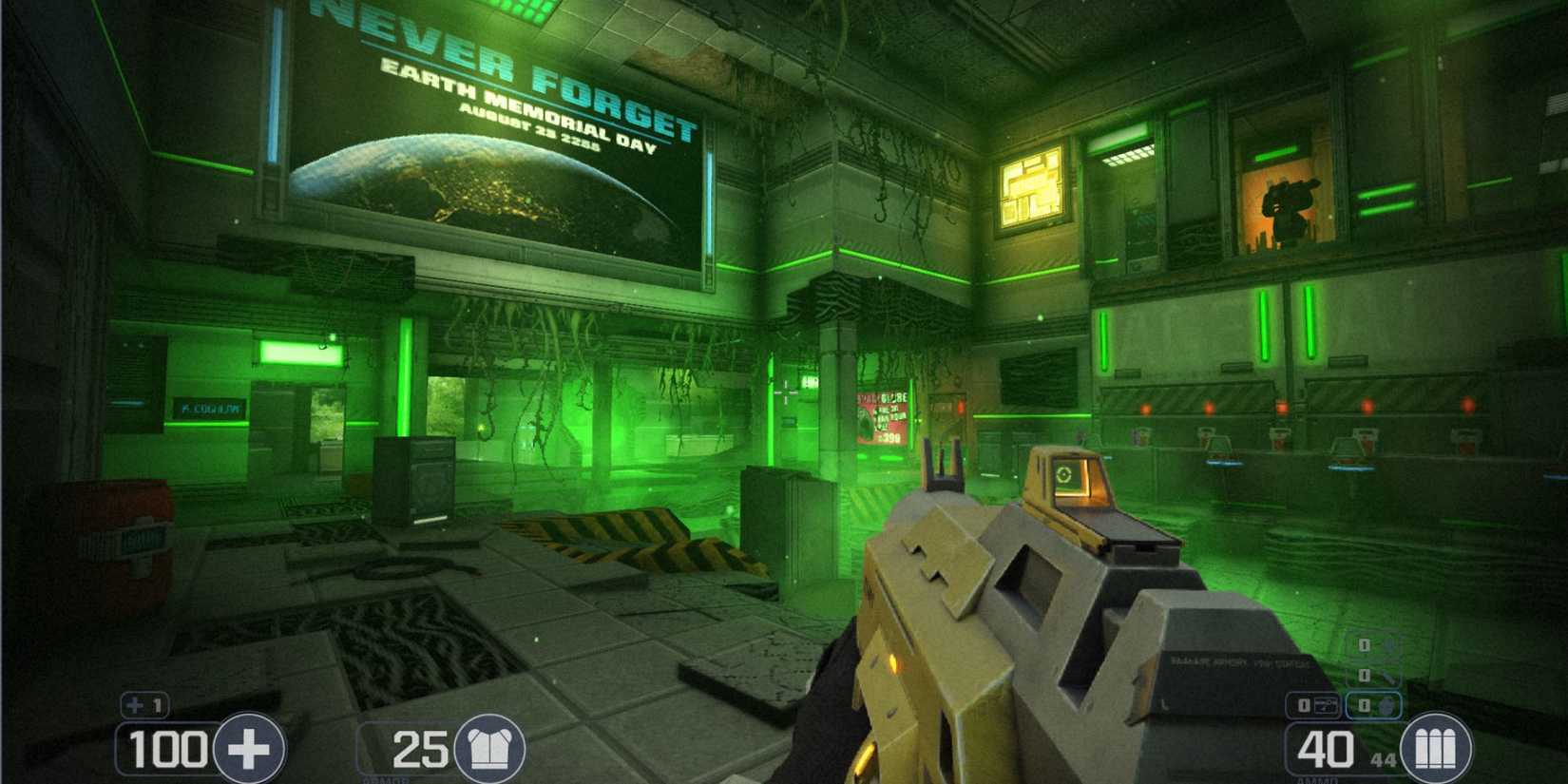Toggle the secondary weapon slot indicator
The width and height of the screenshot is (1568, 784).
1316,704
